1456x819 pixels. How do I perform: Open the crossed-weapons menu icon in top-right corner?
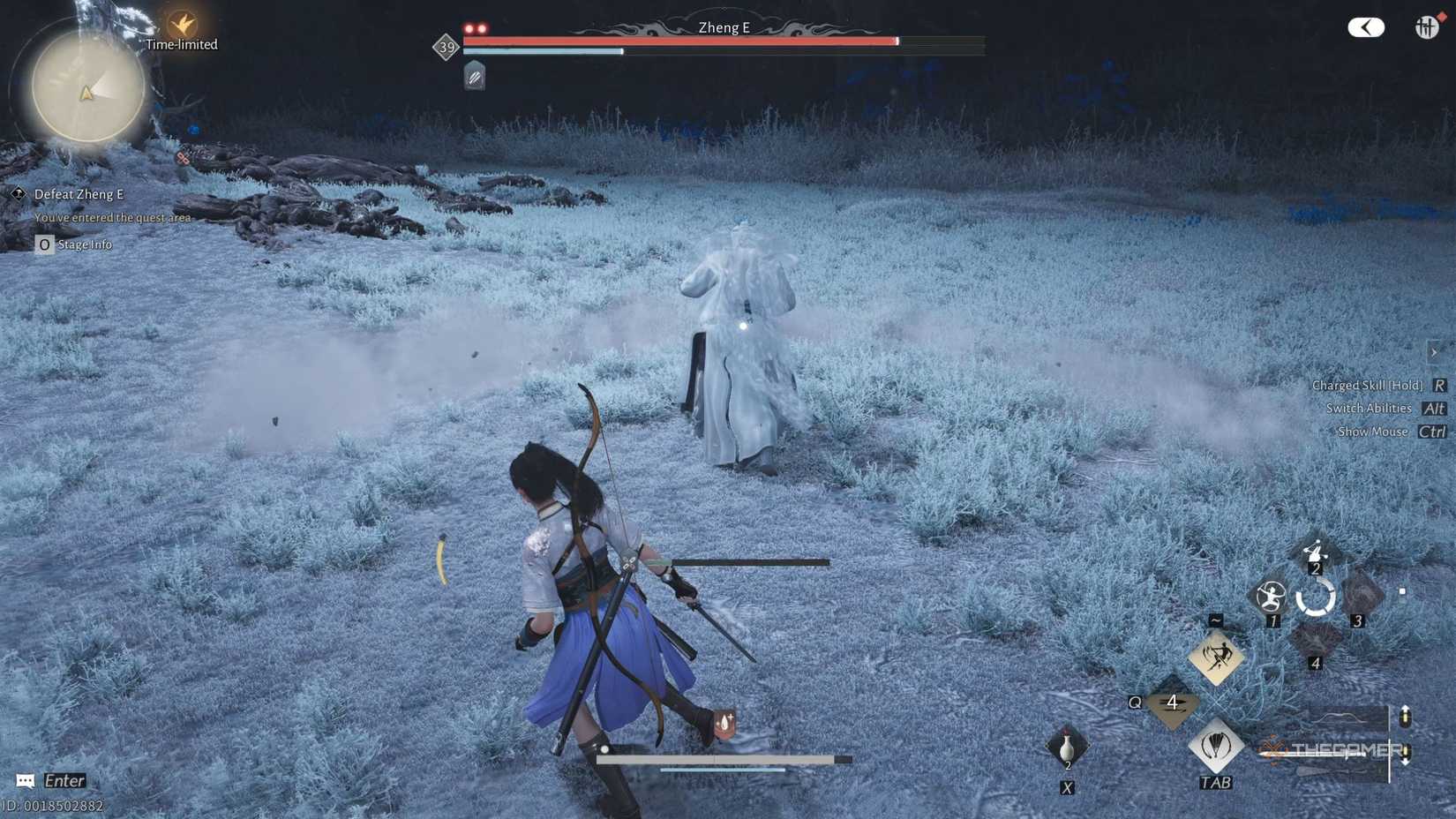(x=1426, y=27)
